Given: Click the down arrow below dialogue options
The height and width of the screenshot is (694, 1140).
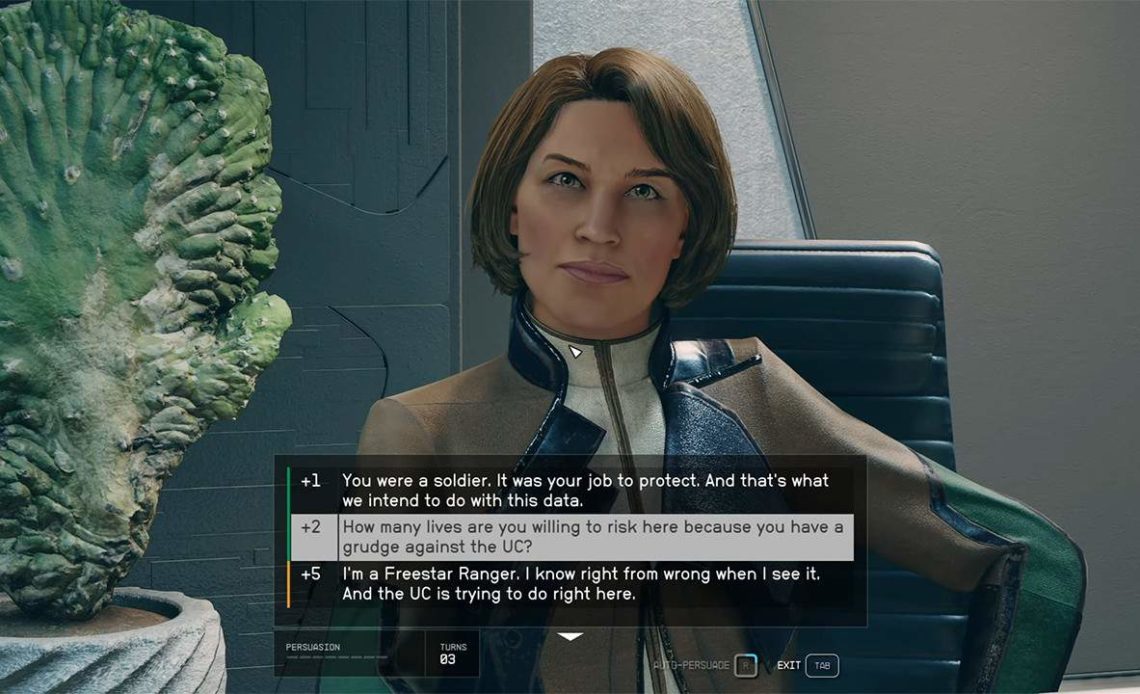Looking at the screenshot, I should pos(570,637).
